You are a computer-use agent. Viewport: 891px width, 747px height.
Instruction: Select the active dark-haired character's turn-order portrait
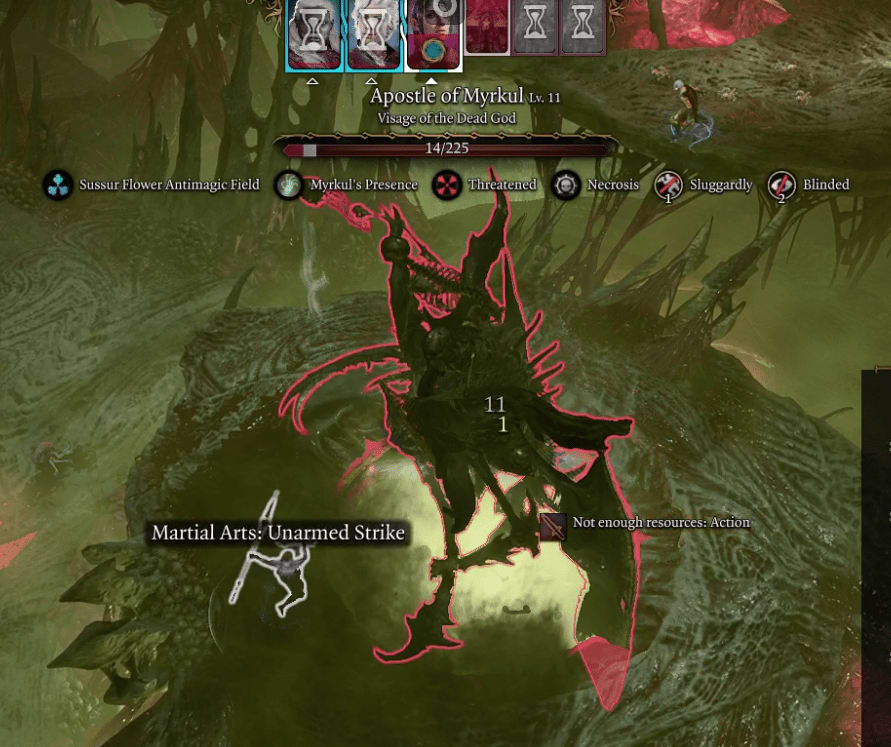[x=433, y=33]
